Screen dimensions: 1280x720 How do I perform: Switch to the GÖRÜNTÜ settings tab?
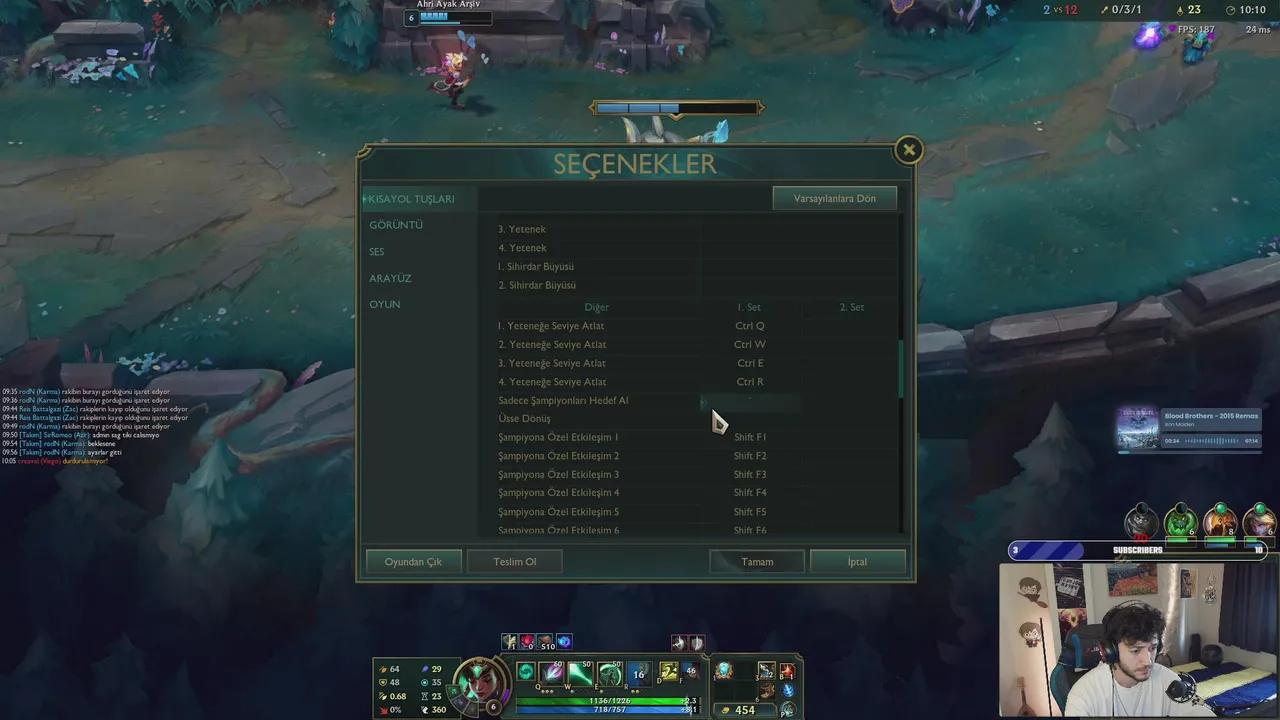pos(396,225)
